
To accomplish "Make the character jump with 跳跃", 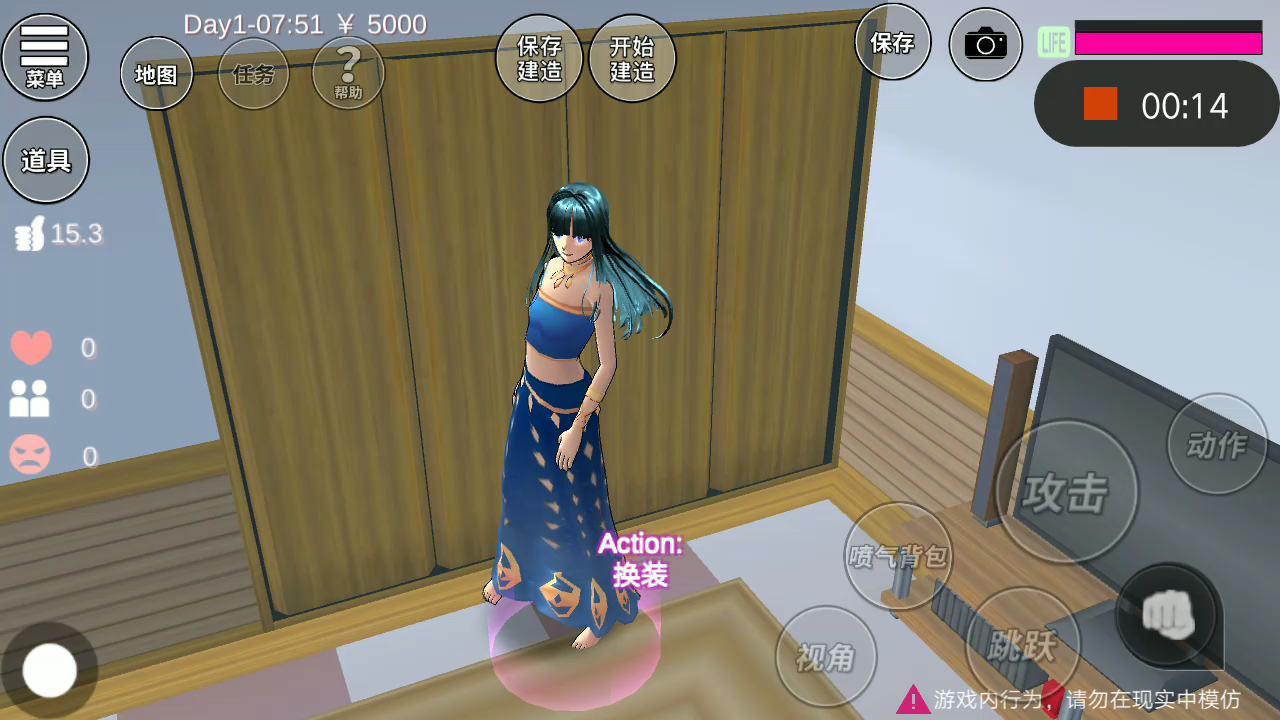I will click(1022, 645).
